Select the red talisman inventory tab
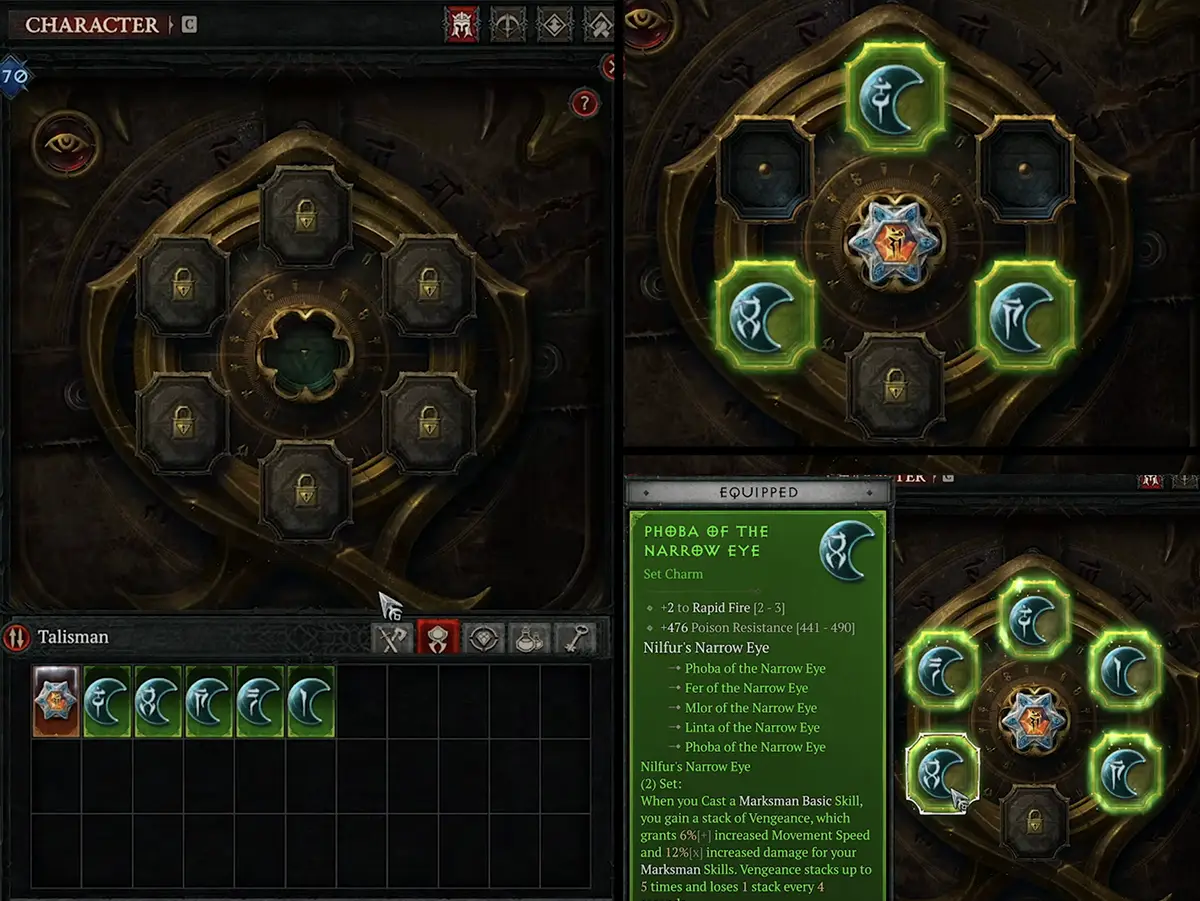 438,638
